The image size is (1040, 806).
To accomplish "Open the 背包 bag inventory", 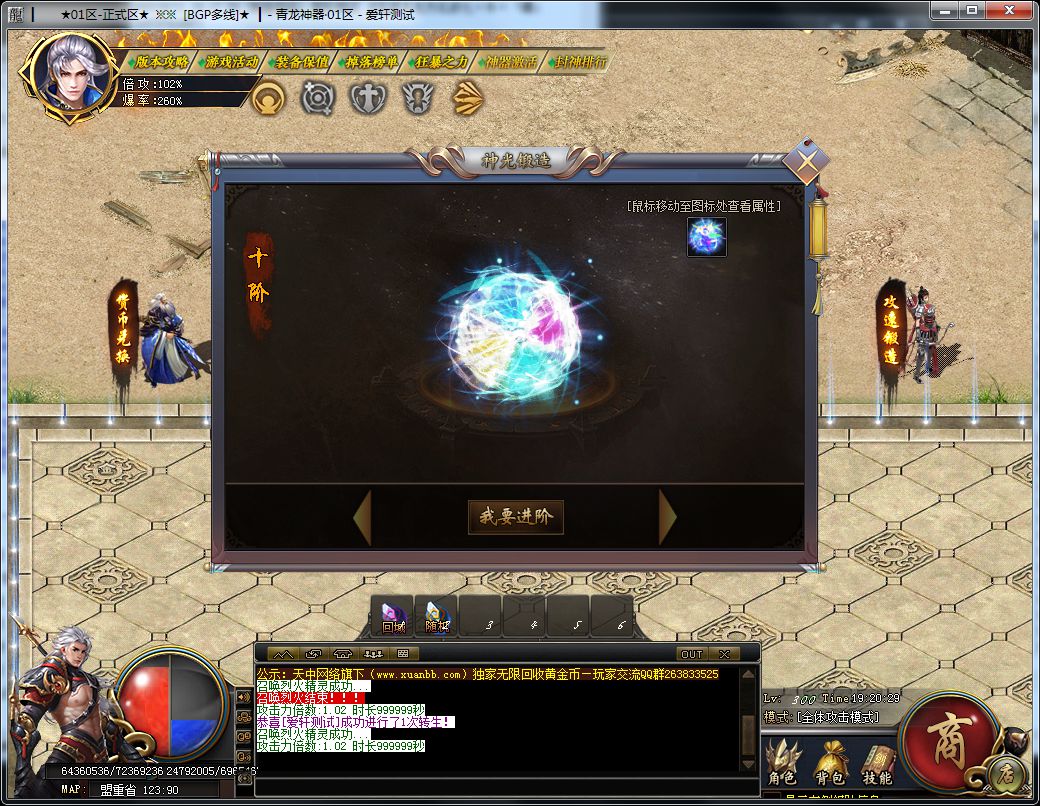I will [830, 765].
